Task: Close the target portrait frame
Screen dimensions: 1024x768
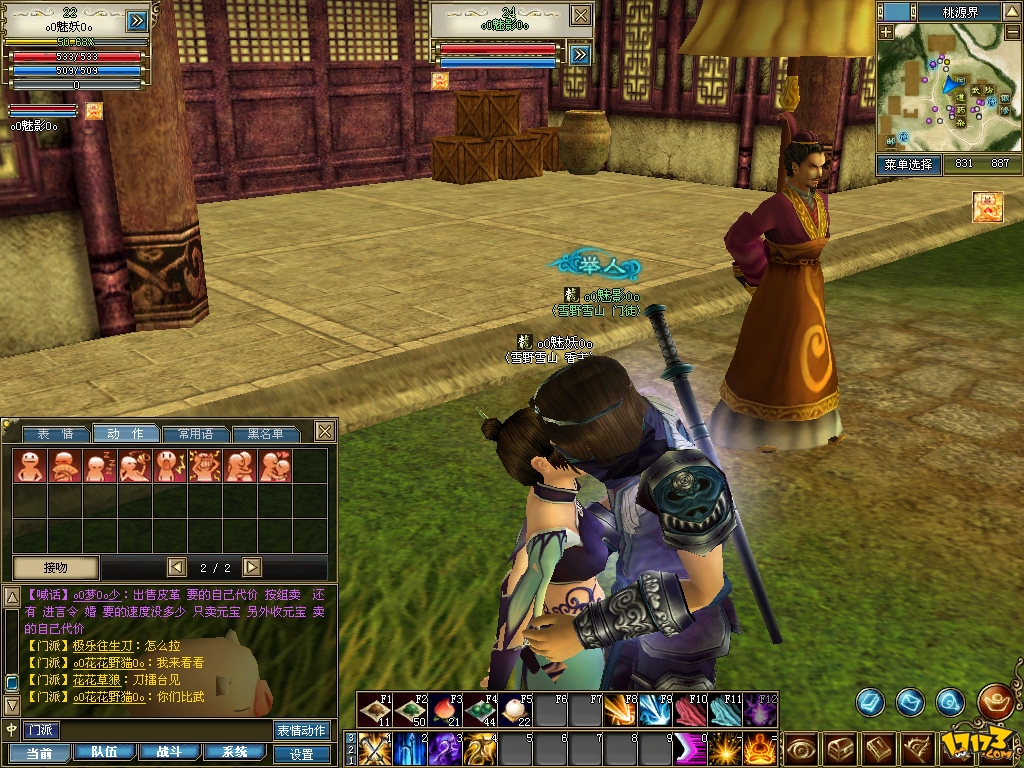Action: pyautogui.click(x=581, y=14)
